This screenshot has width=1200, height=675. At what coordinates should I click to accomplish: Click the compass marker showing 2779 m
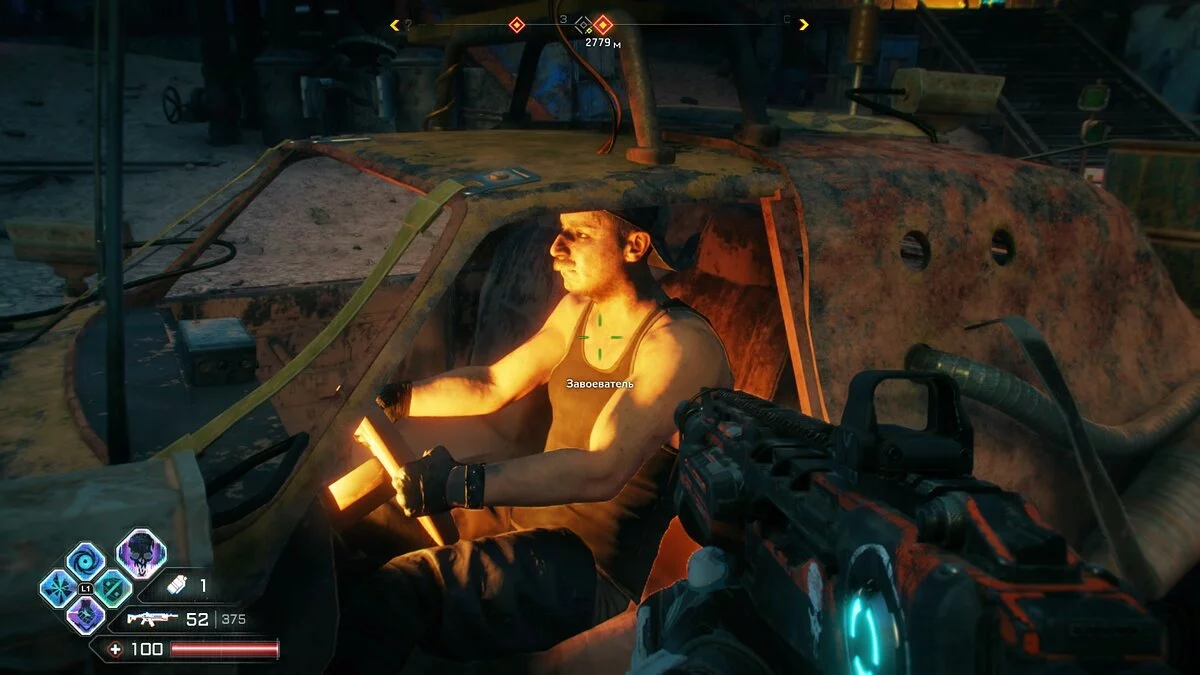point(602,25)
